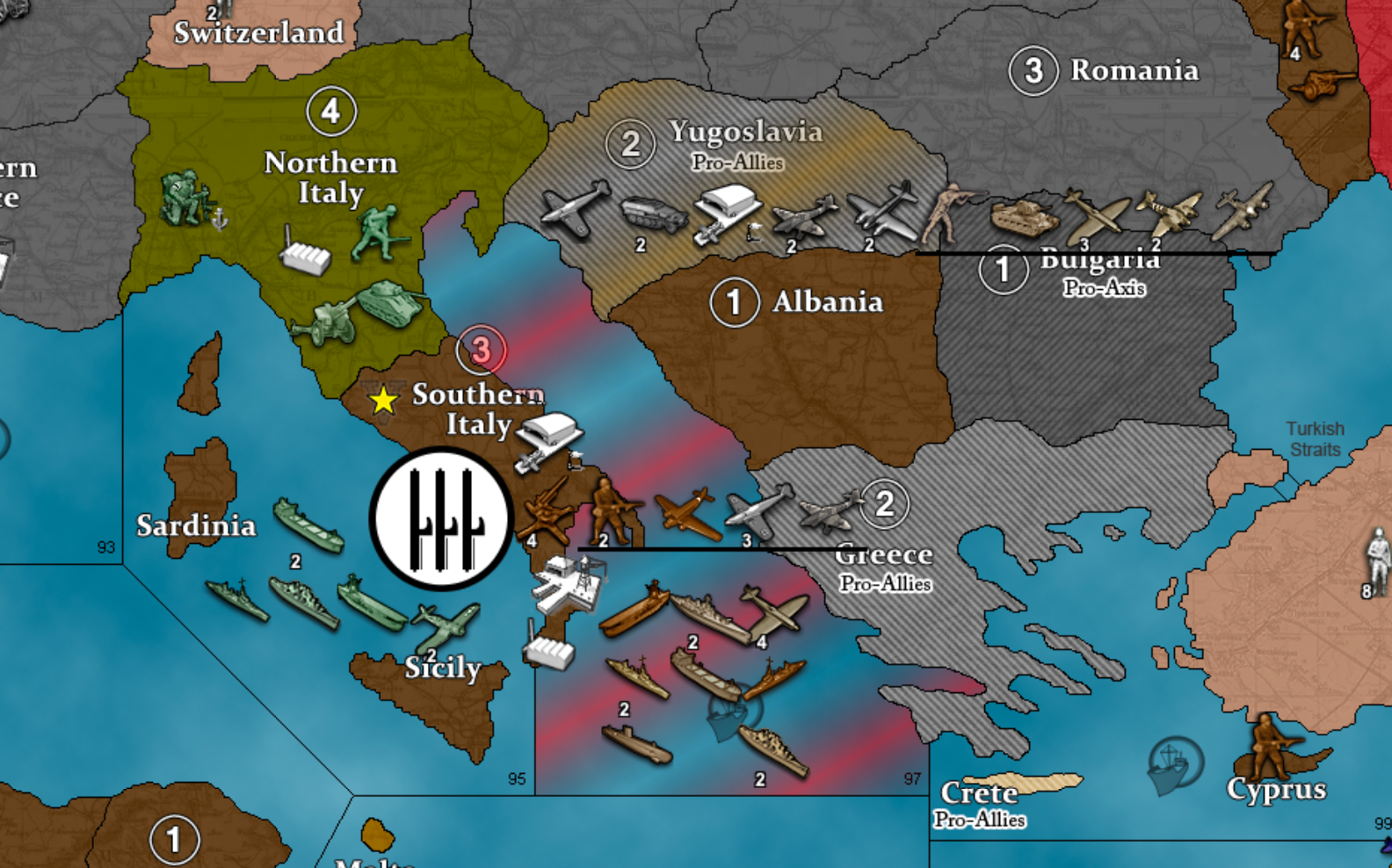Select the Romania territory
Screen dimensions: 1392x868
[1134, 70]
